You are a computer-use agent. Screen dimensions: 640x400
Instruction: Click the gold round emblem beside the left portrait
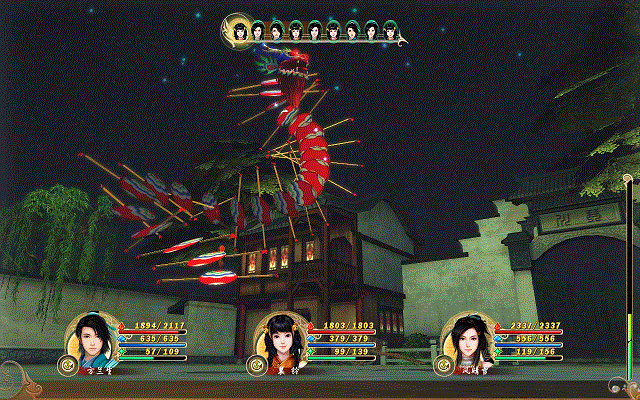coord(68,365)
